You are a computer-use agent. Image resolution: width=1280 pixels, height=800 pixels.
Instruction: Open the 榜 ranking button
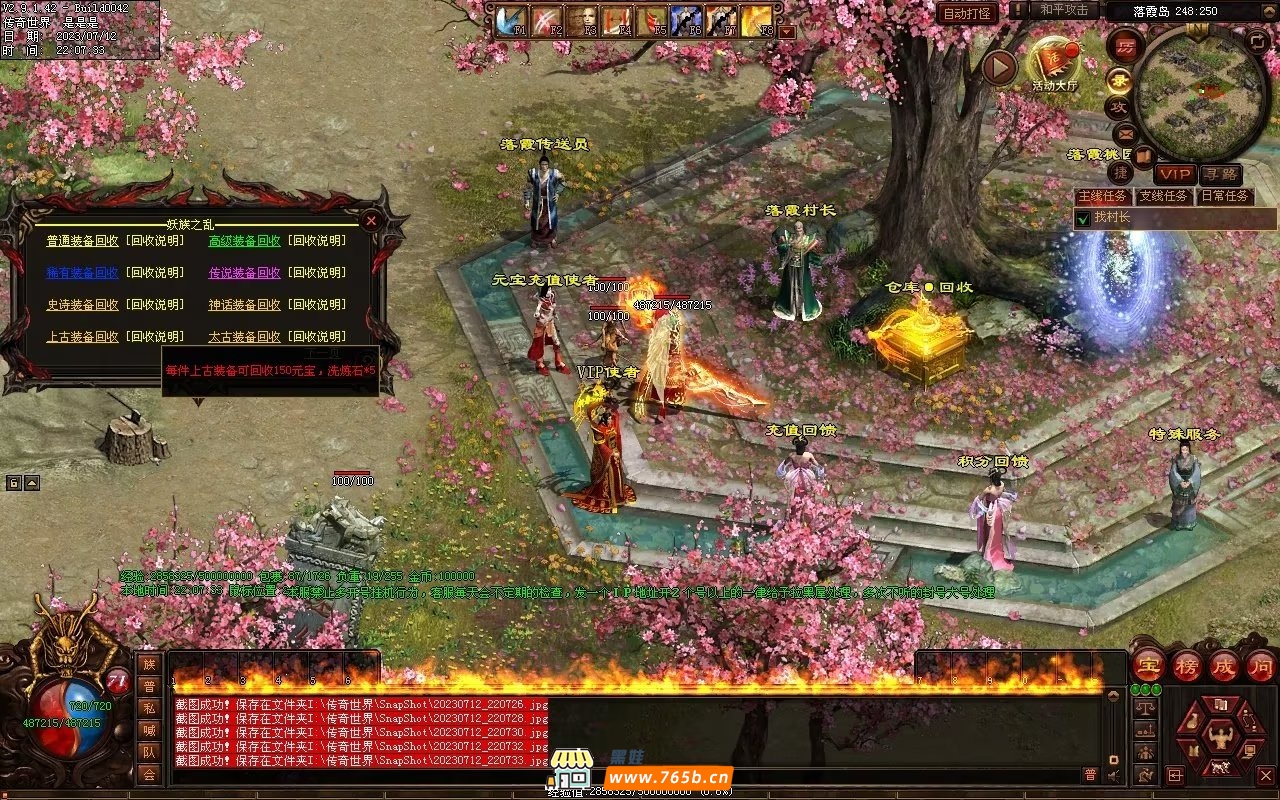(1186, 666)
